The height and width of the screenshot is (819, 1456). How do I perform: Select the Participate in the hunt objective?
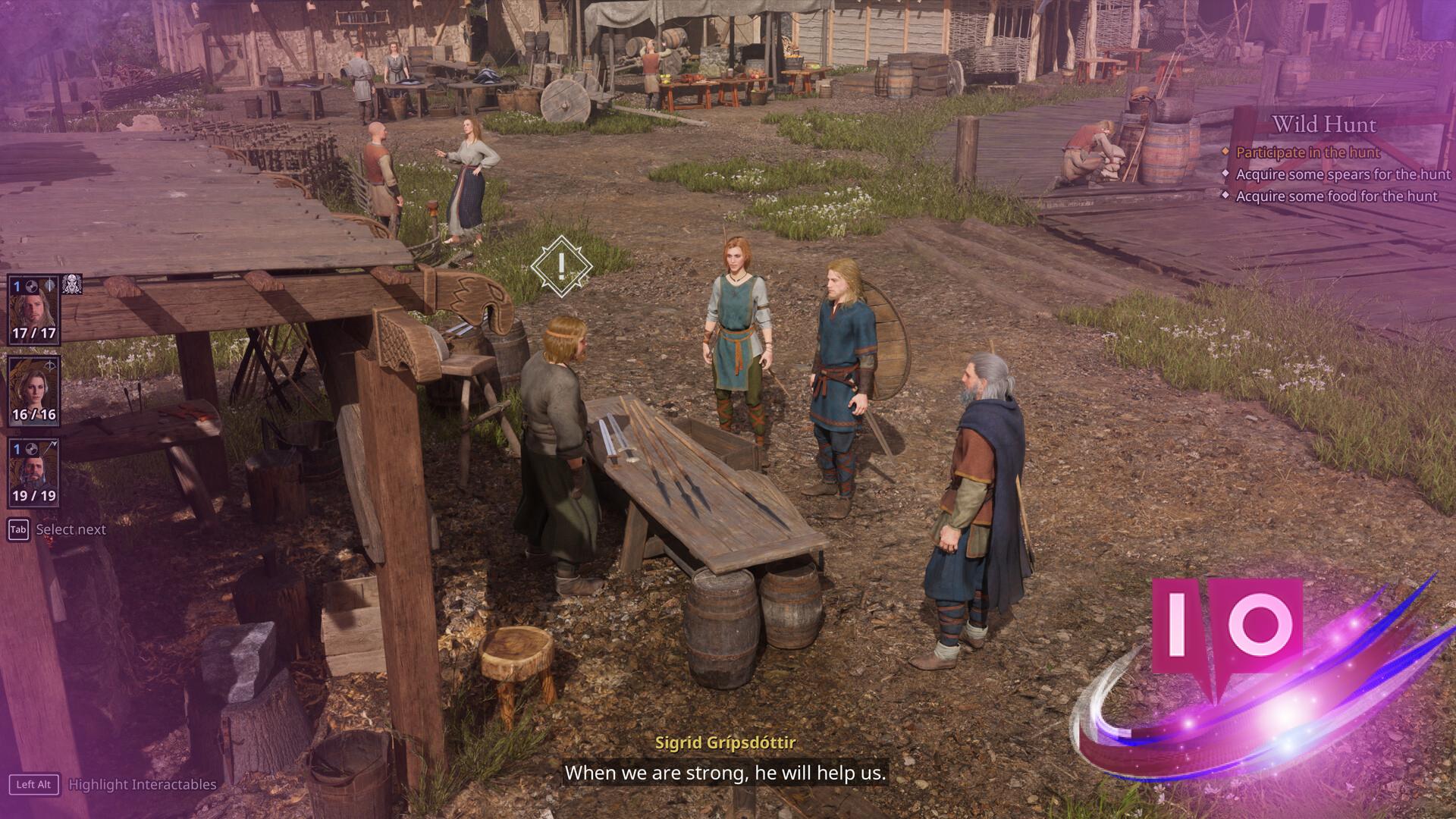point(1307,152)
